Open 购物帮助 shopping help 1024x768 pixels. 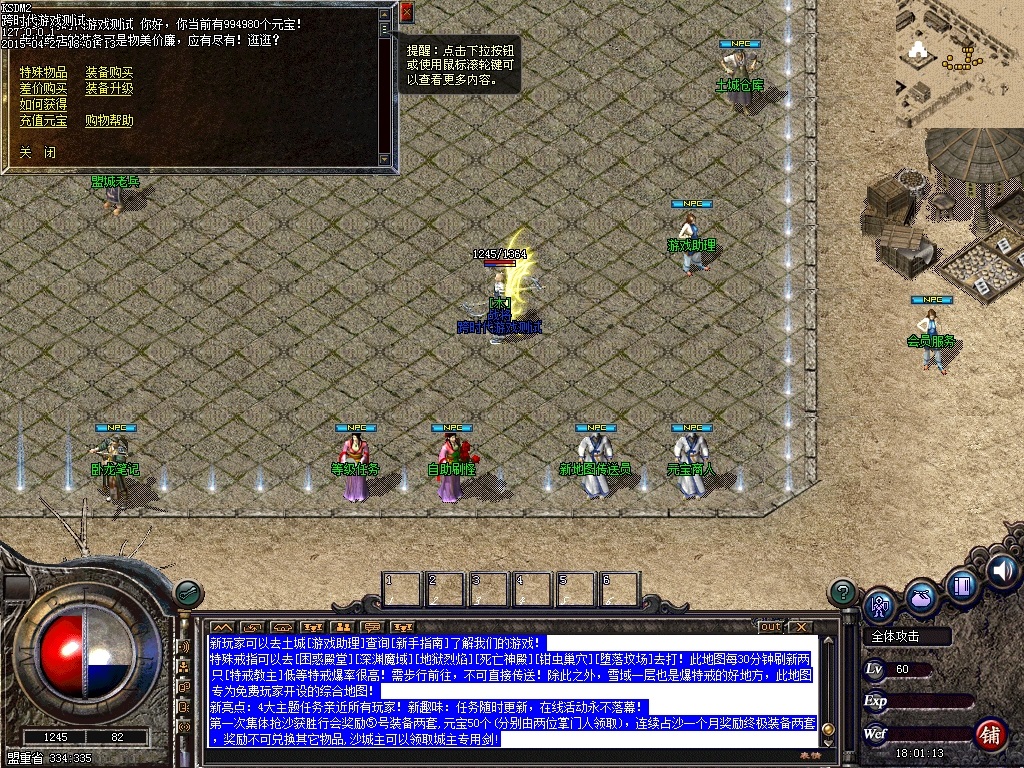(109, 121)
